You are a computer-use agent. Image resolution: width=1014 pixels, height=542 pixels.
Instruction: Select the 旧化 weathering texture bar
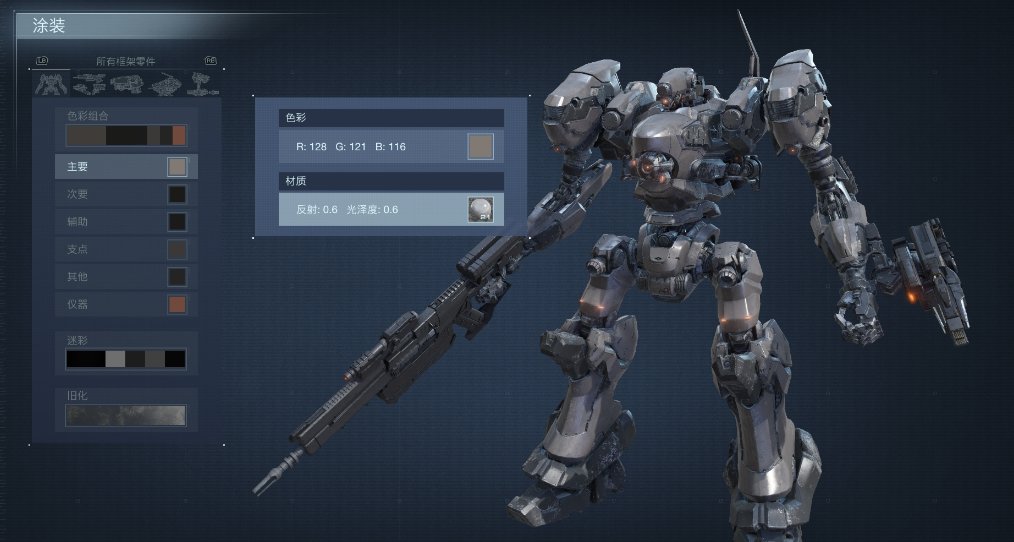pos(126,414)
